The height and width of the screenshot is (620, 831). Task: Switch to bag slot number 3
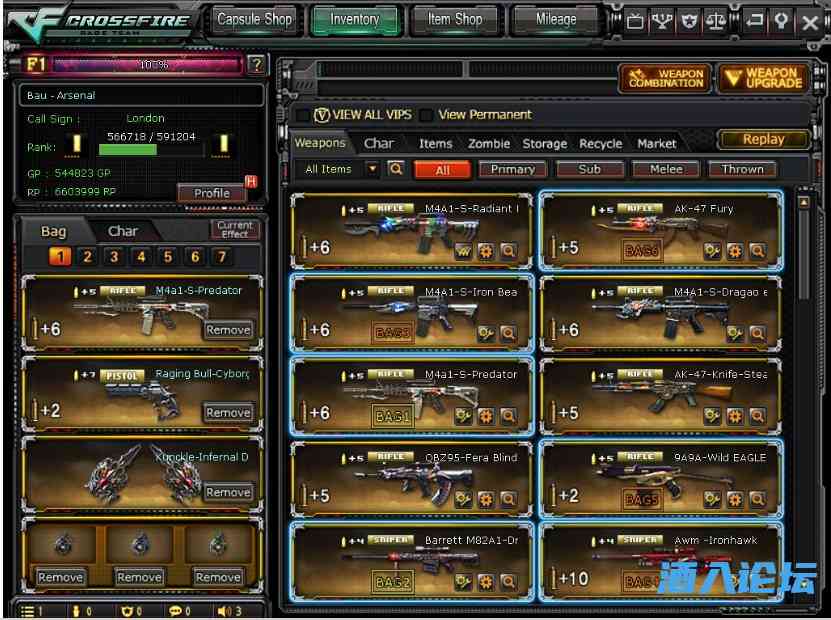click(114, 257)
